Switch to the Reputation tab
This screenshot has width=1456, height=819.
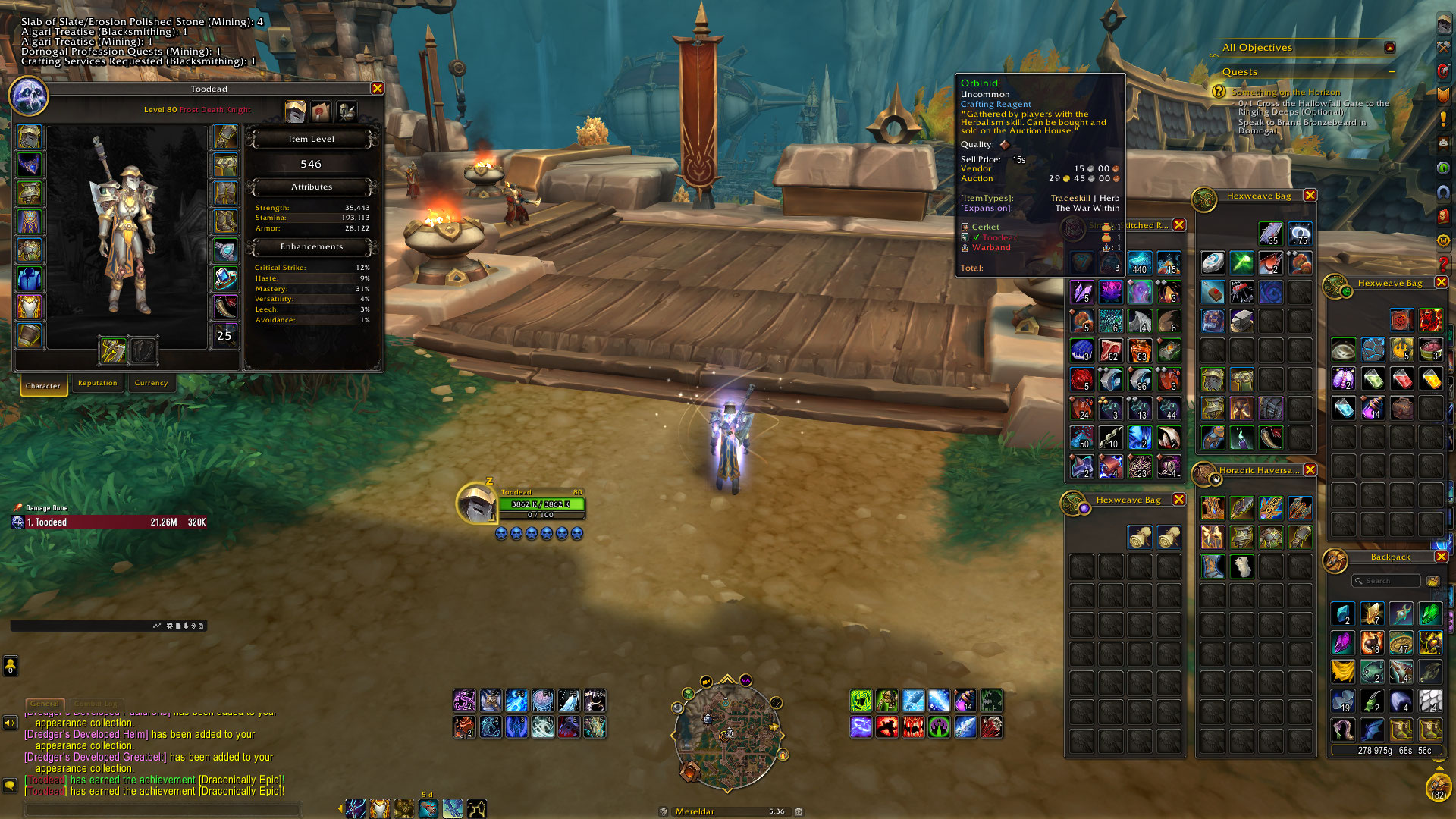98,383
